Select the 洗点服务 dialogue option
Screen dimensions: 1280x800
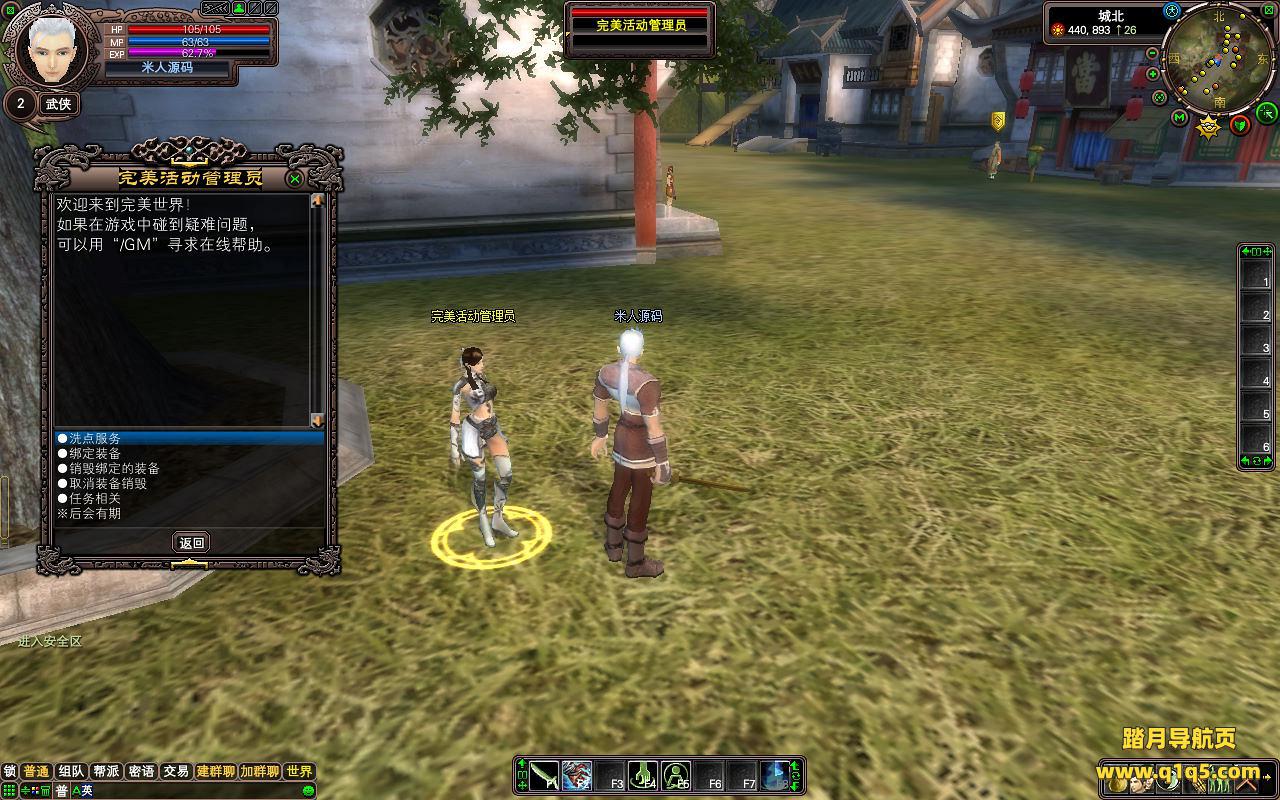[x=95, y=438]
